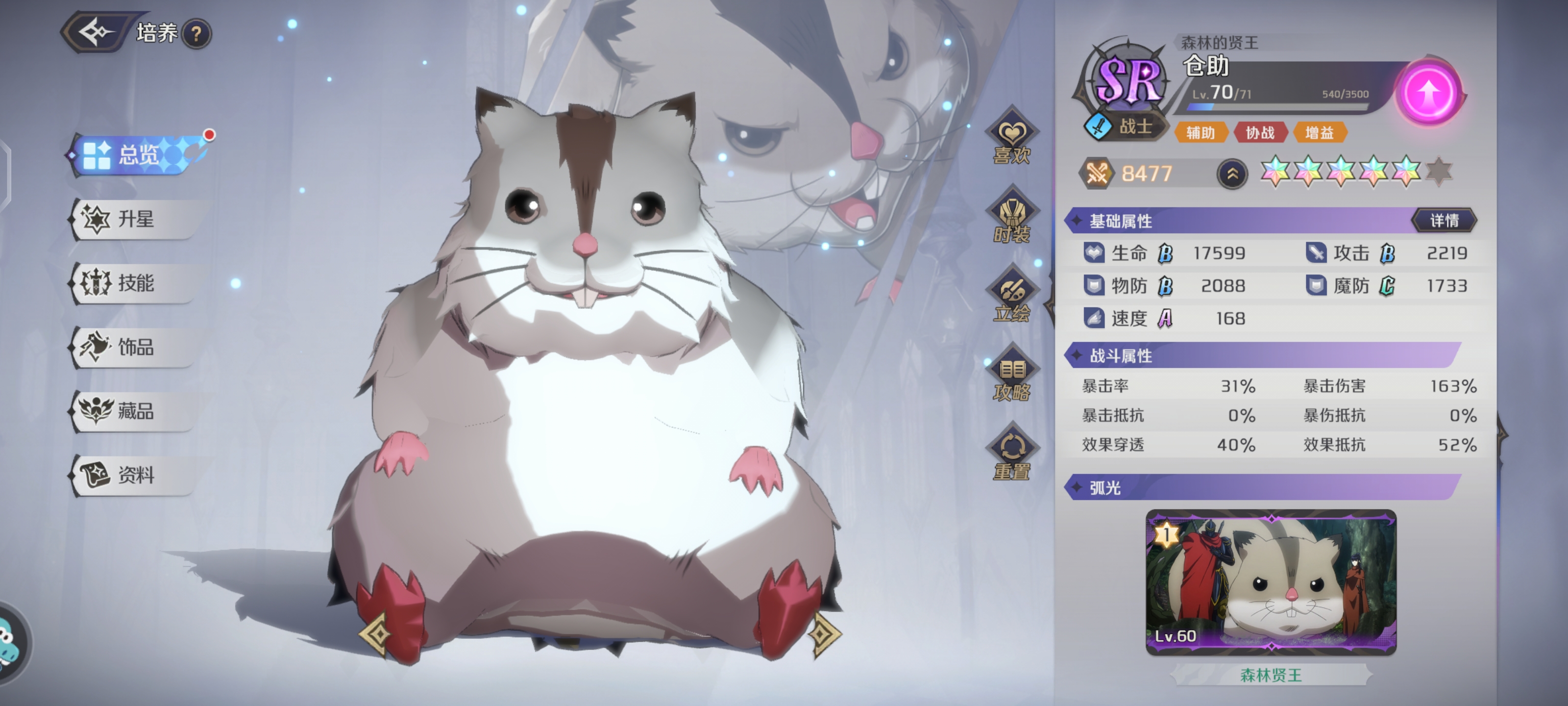Select the 森林贤王 arc light card
Viewport: 1568px width, 706px height.
point(1271,582)
